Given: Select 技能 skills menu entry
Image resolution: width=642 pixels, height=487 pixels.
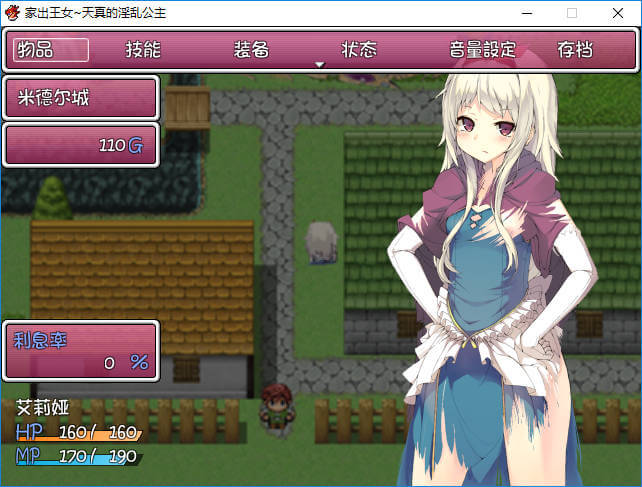Looking at the screenshot, I should pyautogui.click(x=143, y=50).
